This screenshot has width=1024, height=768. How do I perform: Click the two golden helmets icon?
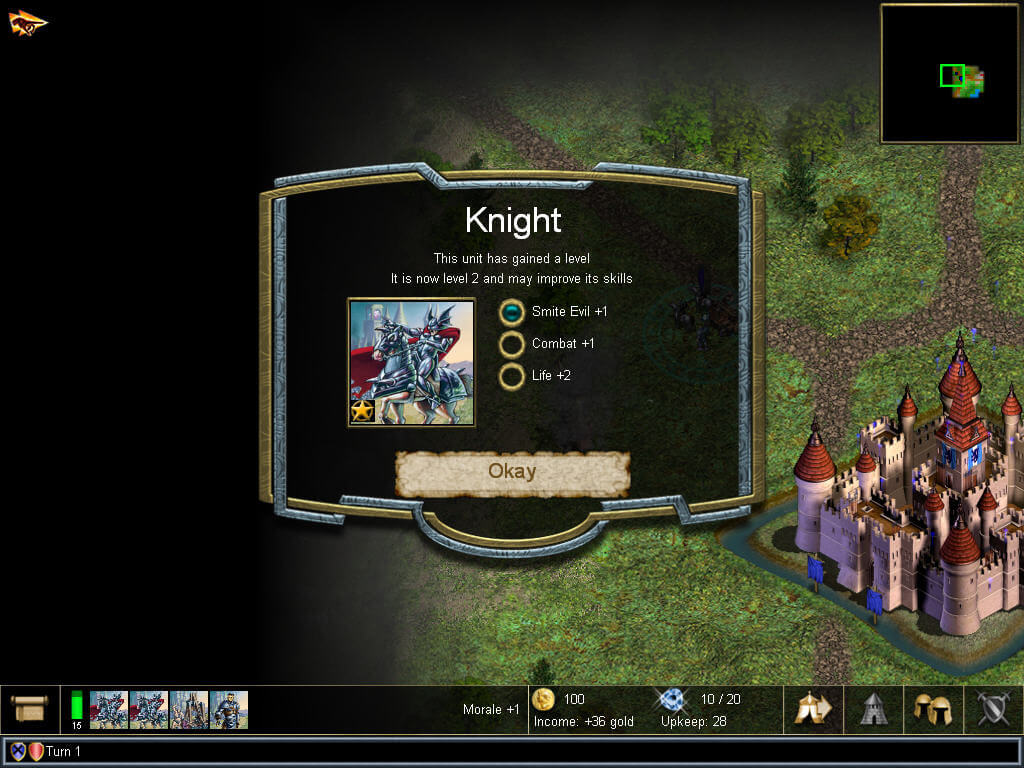(933, 709)
